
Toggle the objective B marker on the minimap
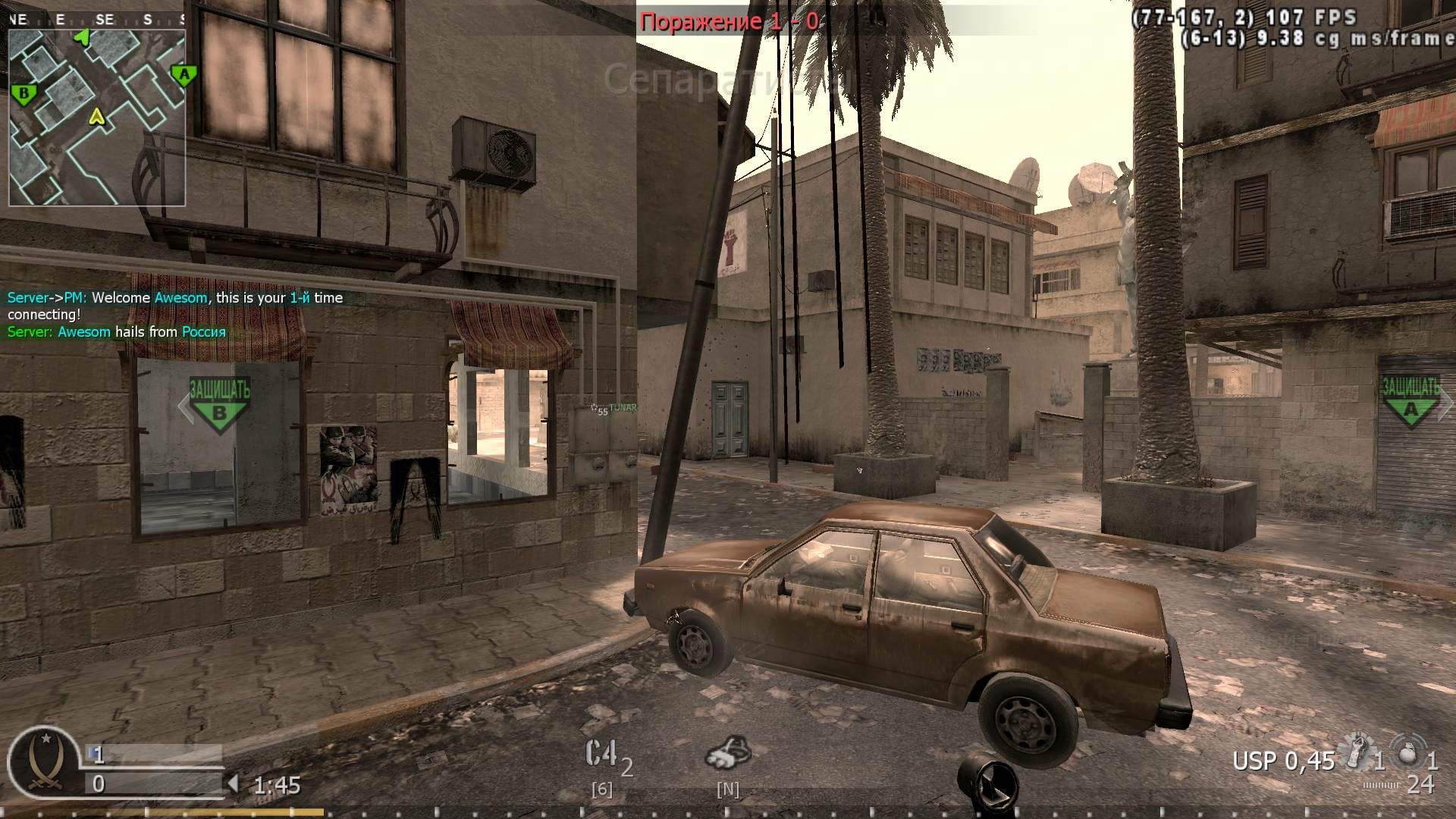[25, 95]
